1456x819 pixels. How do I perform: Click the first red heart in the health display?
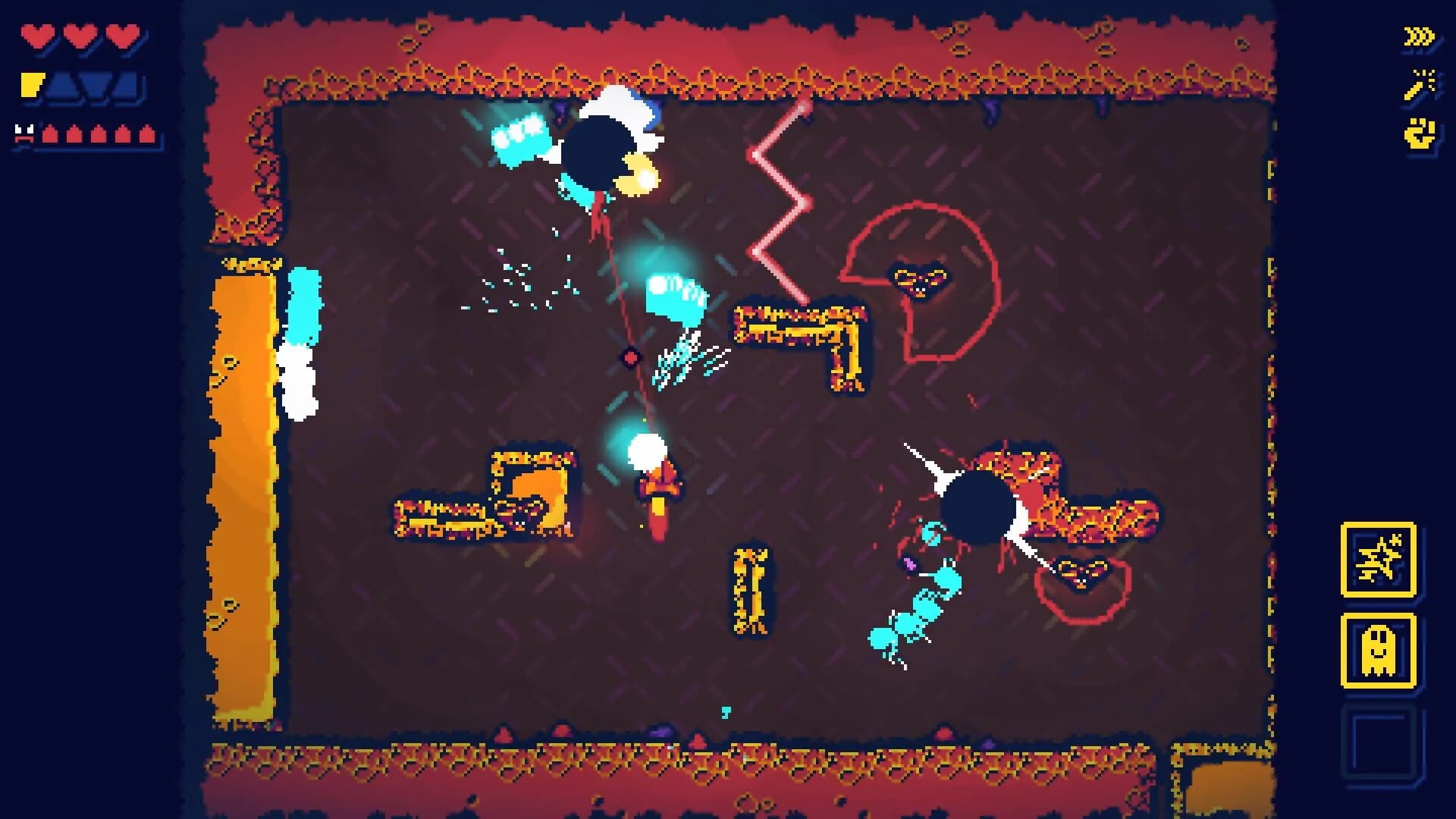[x=36, y=34]
